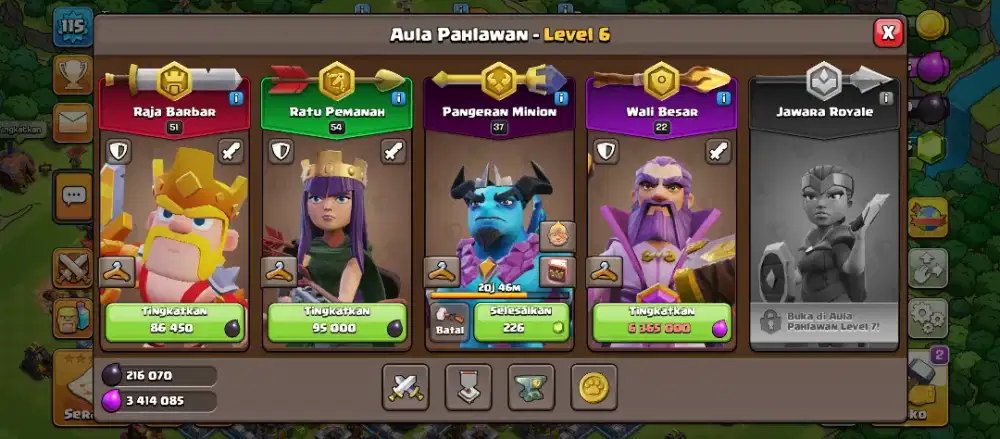This screenshot has width=1000, height=439.
Task: Open Raja Barbar info button
Action: coord(236,98)
